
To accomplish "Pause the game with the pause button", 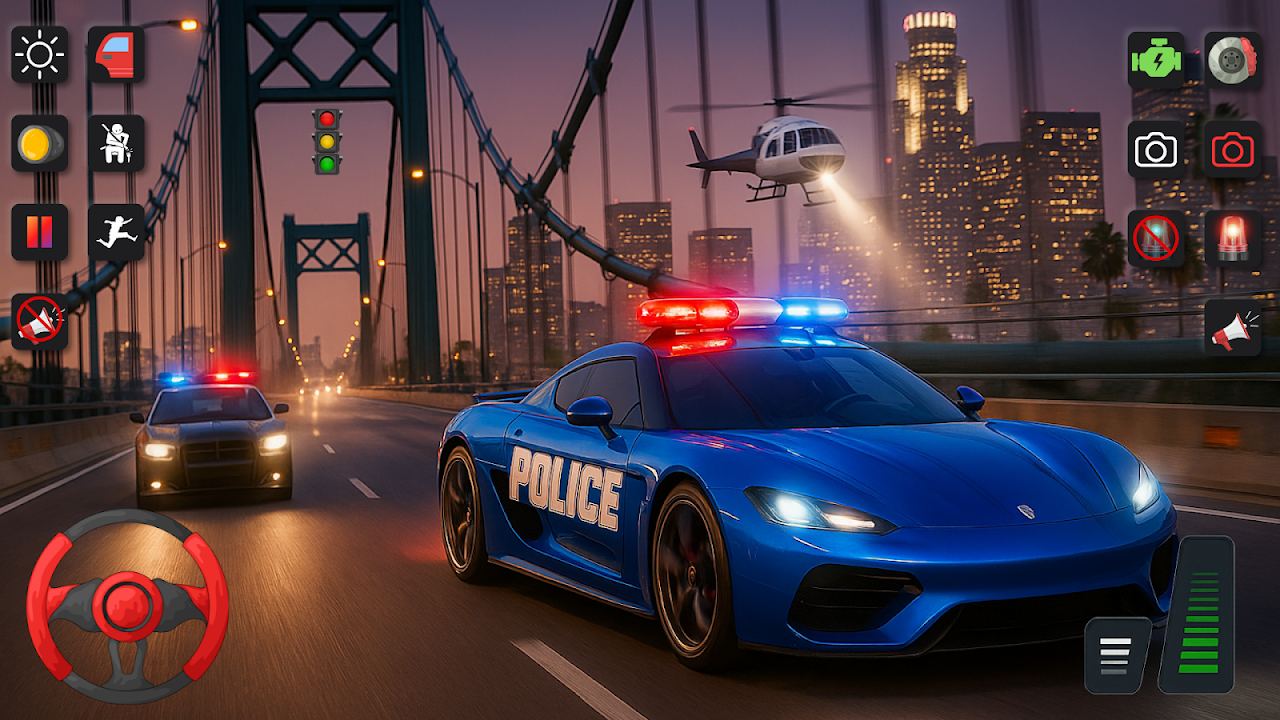I will tap(40, 232).
